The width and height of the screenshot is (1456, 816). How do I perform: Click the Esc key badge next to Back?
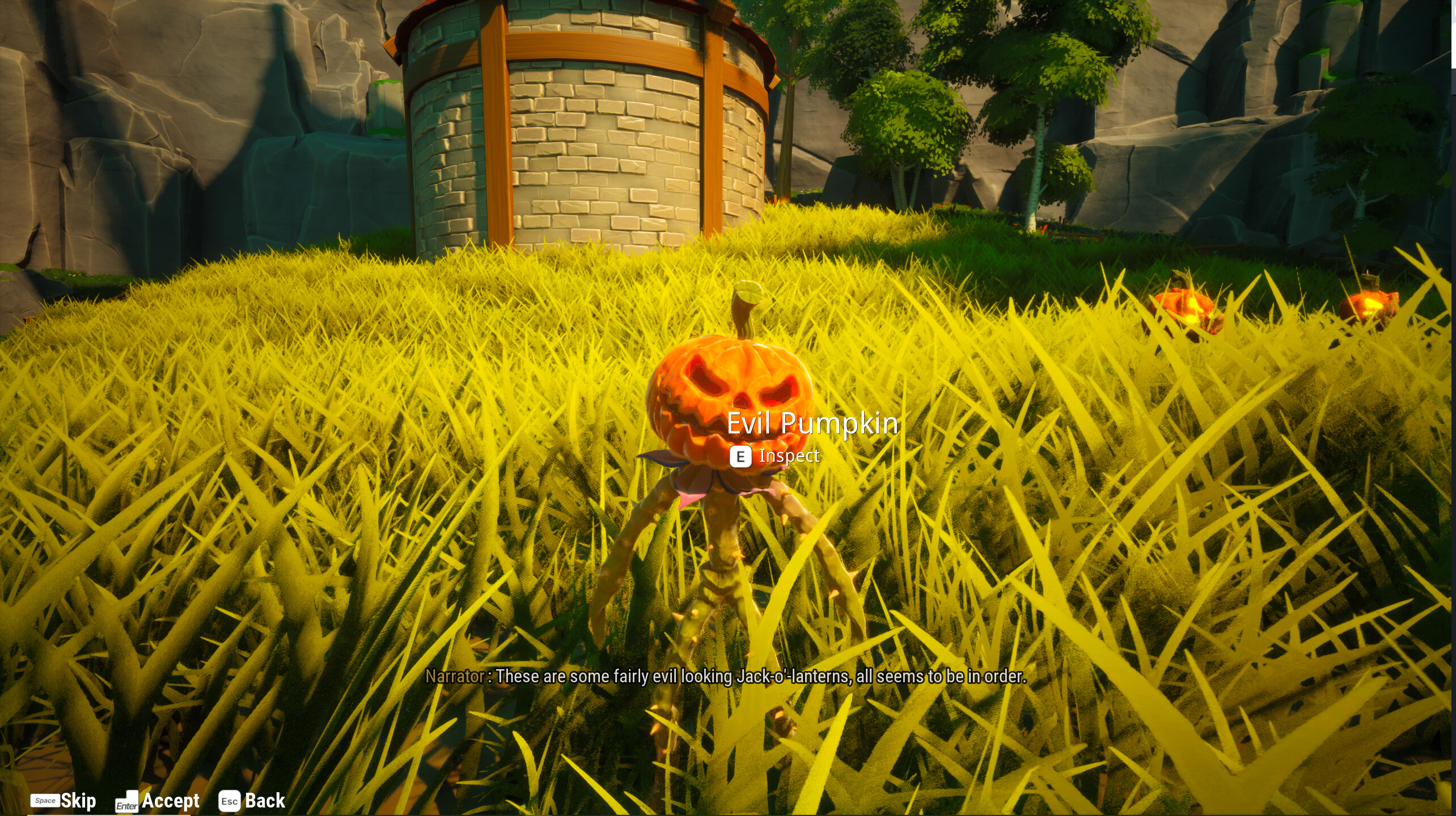229,801
